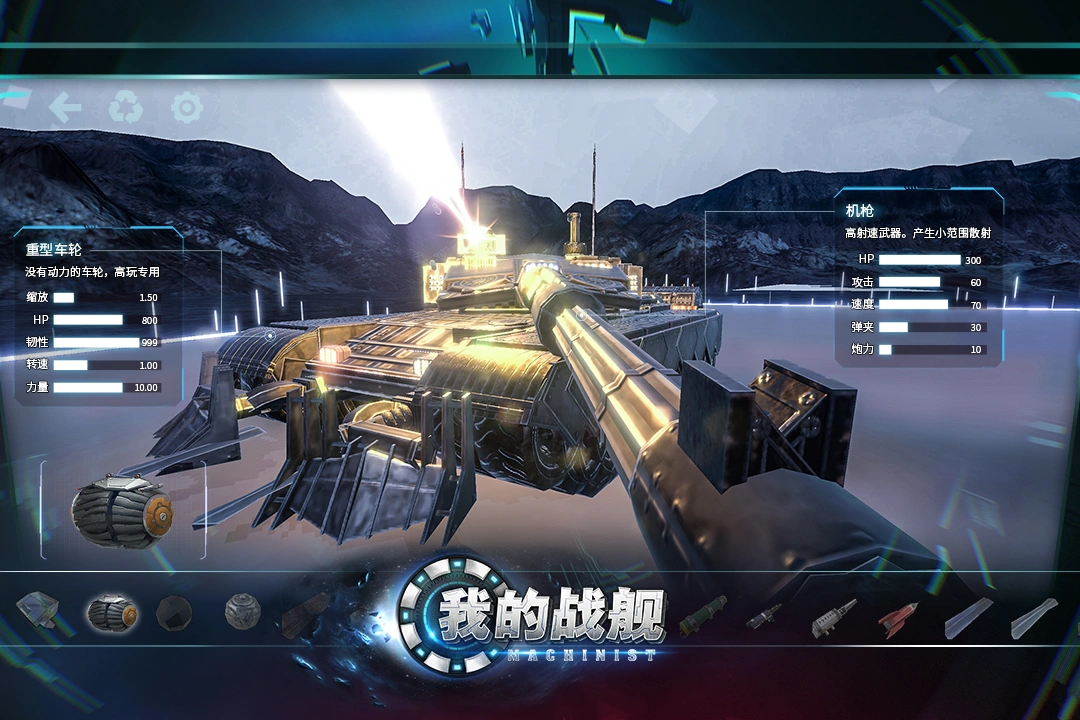
Task: Adjust the 转速 rotation speed slider
Action: pyautogui.click(x=96, y=365)
